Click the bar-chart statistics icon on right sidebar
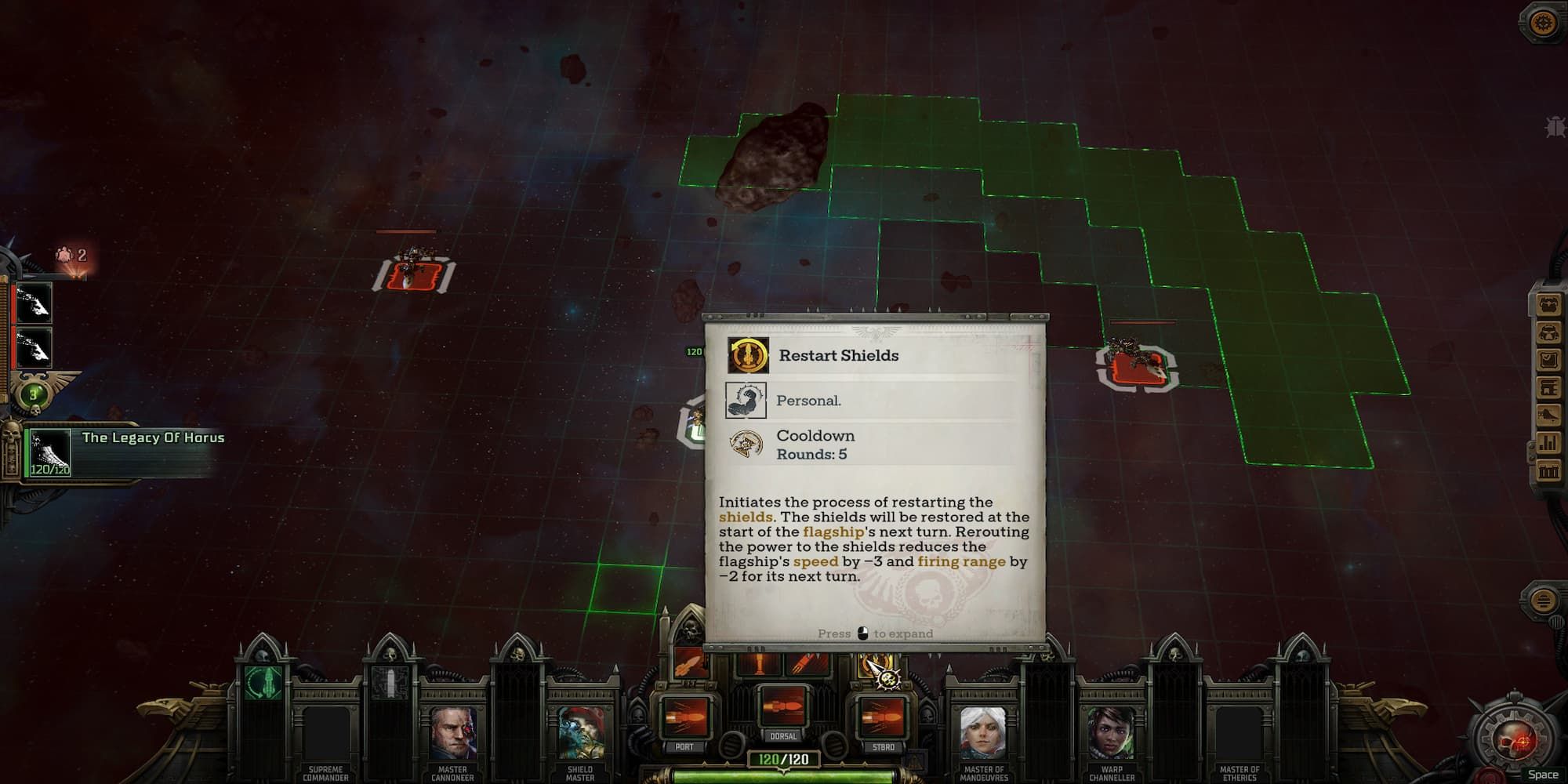This screenshot has height=784, width=1568. click(1550, 441)
